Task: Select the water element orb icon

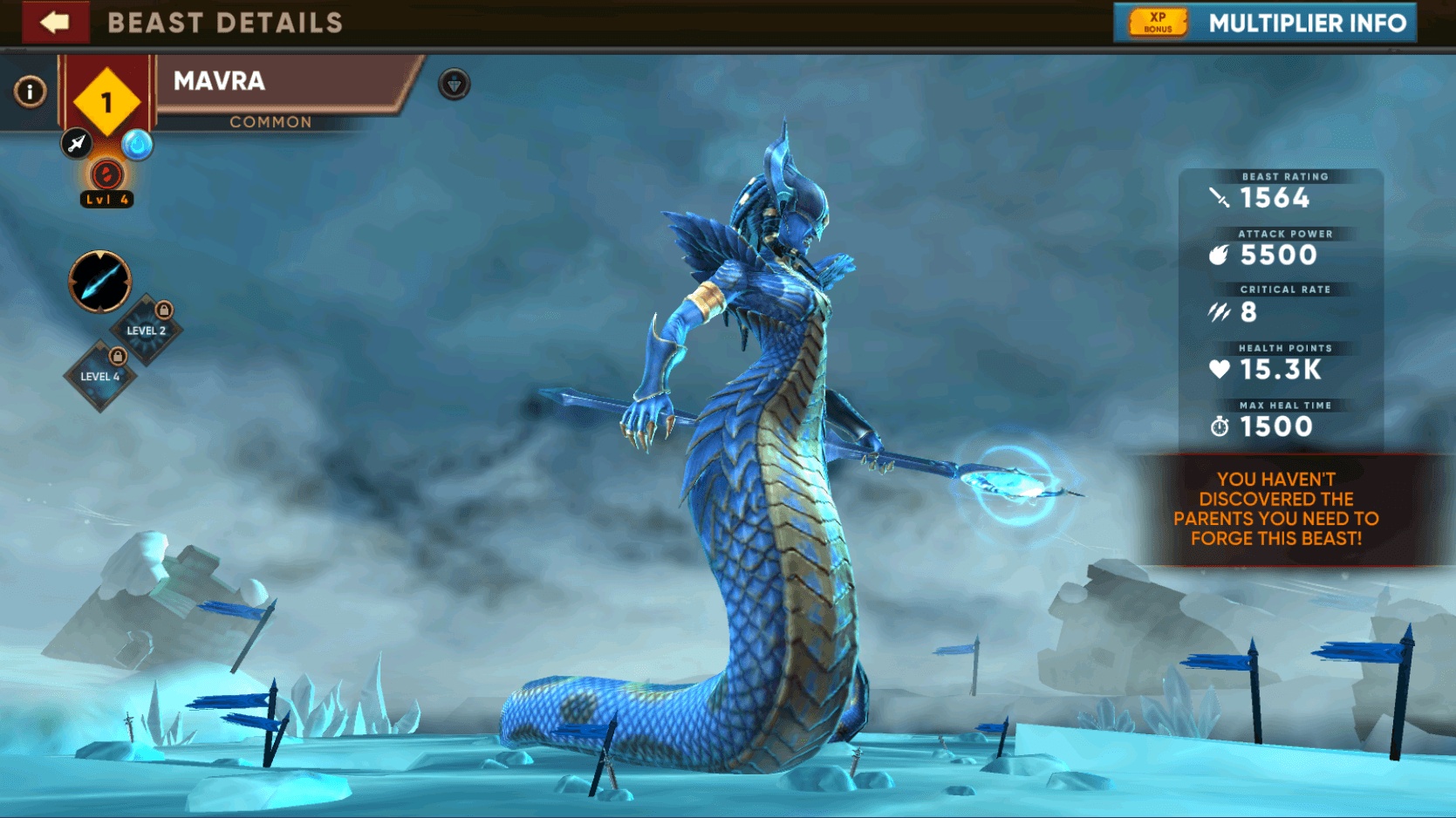Action: [139, 146]
